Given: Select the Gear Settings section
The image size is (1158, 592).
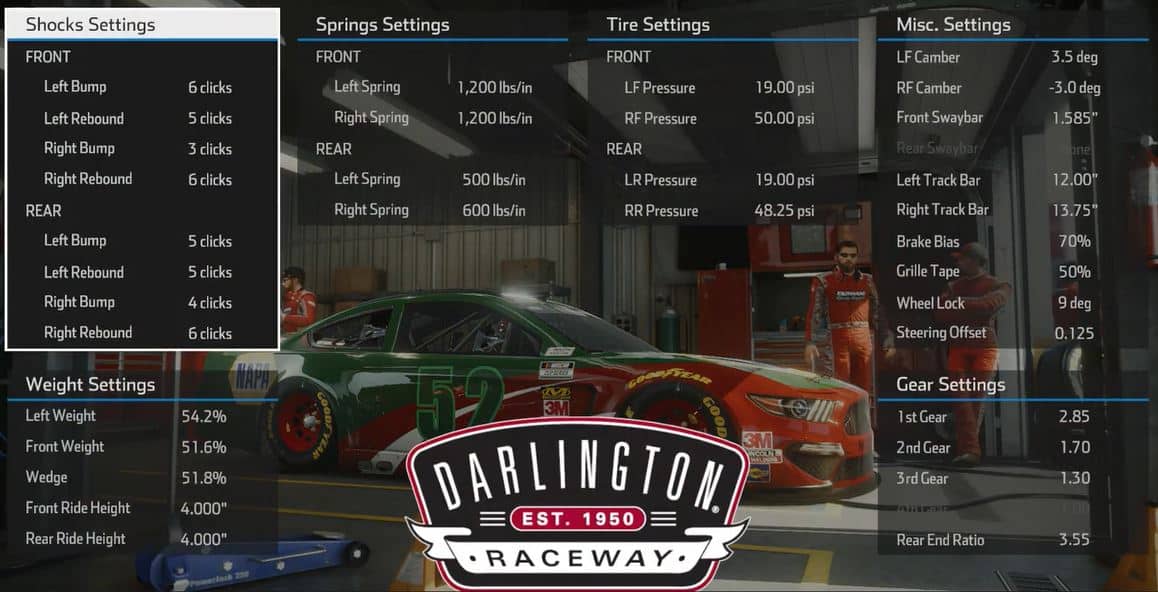Looking at the screenshot, I should [950, 384].
